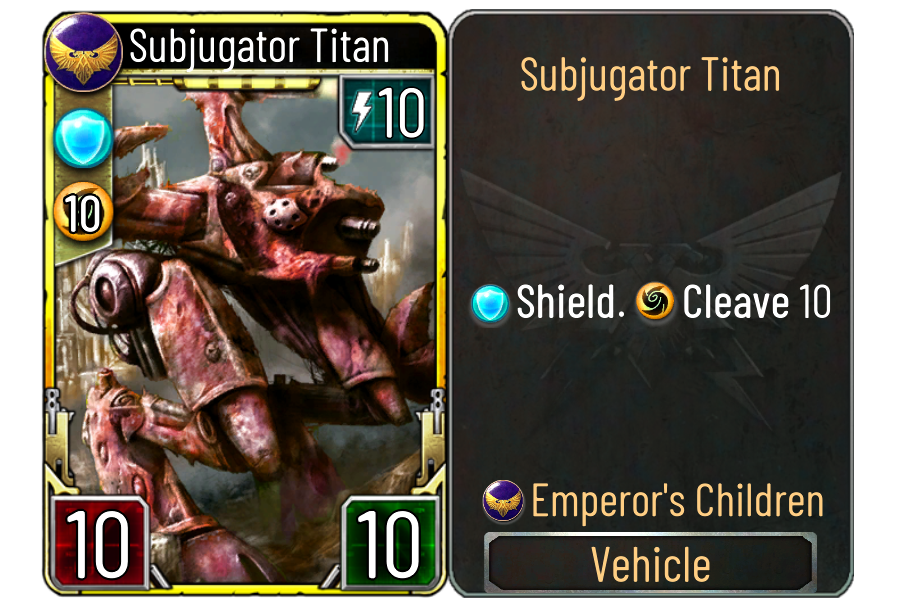900x600 pixels.
Task: Choose the Cleave keyword swirl icon in the description
Action: coord(655,303)
